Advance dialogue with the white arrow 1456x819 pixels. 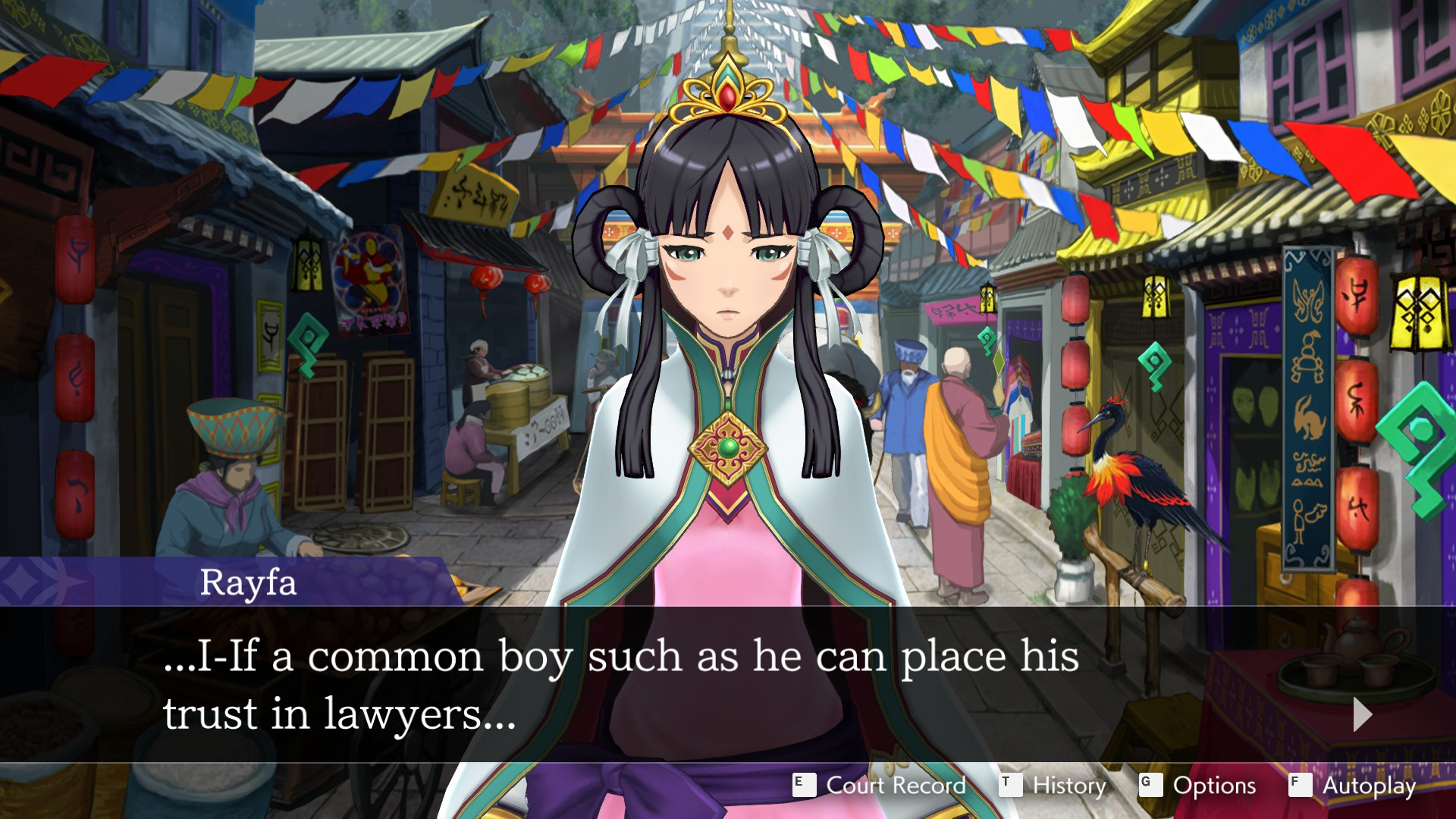click(1362, 714)
